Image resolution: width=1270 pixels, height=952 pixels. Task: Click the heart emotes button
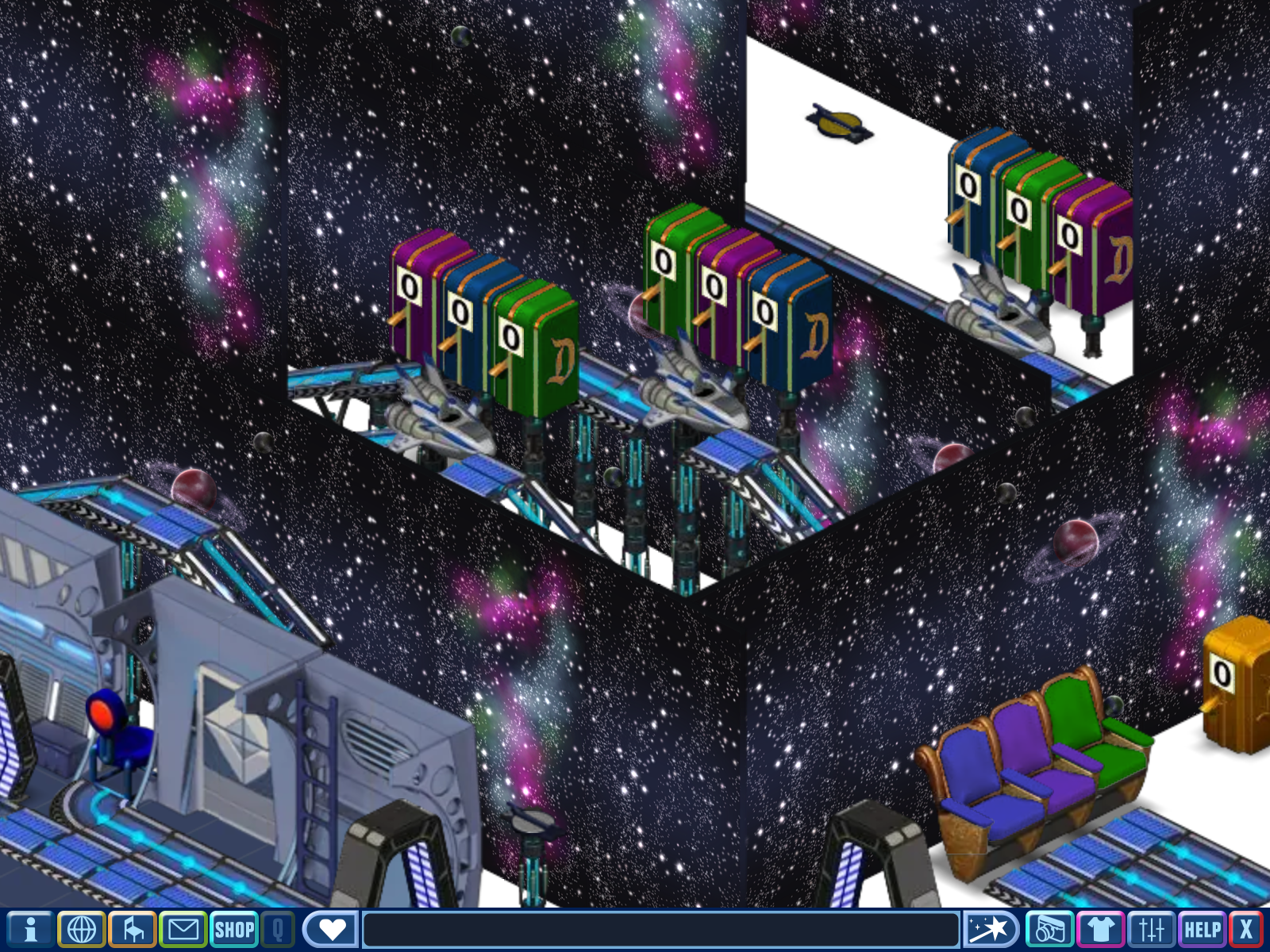pos(331,929)
